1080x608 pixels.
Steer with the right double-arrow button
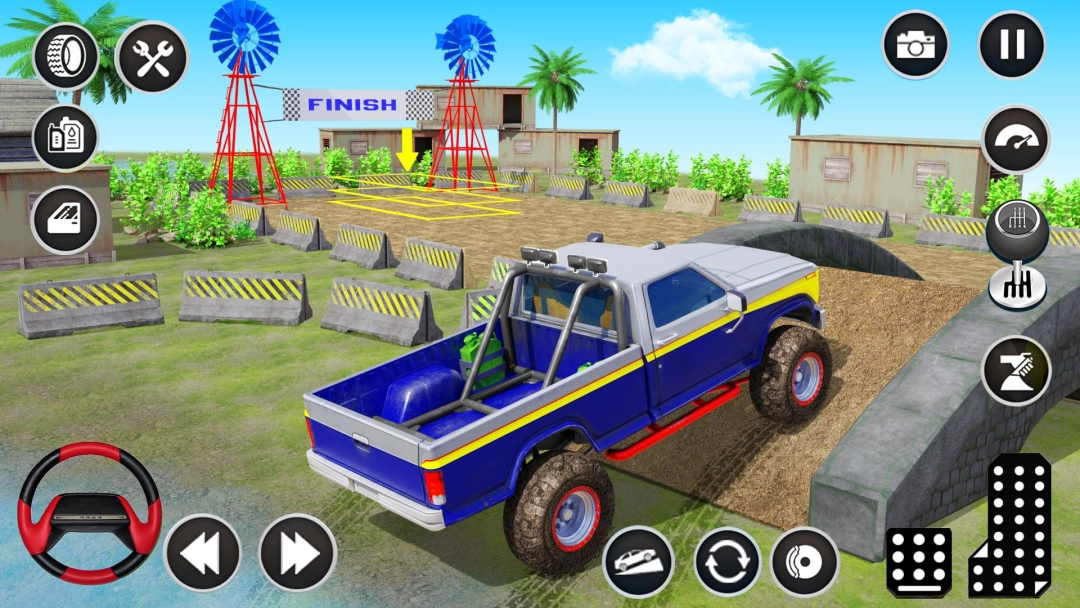pos(297,552)
